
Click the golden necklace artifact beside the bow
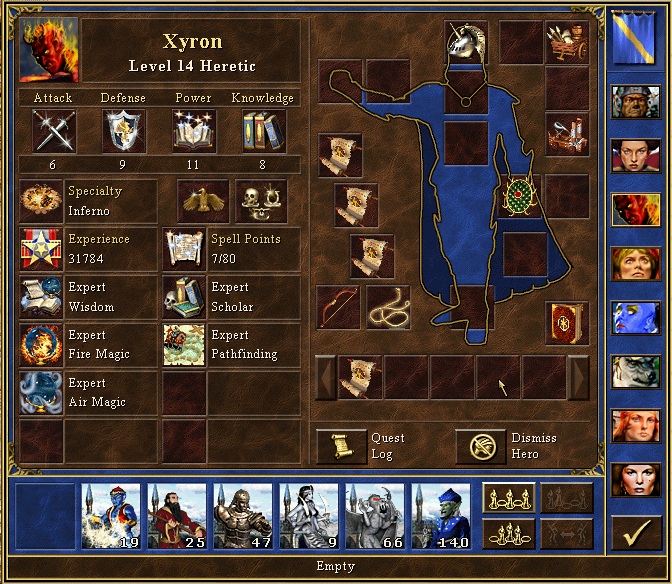click(387, 307)
